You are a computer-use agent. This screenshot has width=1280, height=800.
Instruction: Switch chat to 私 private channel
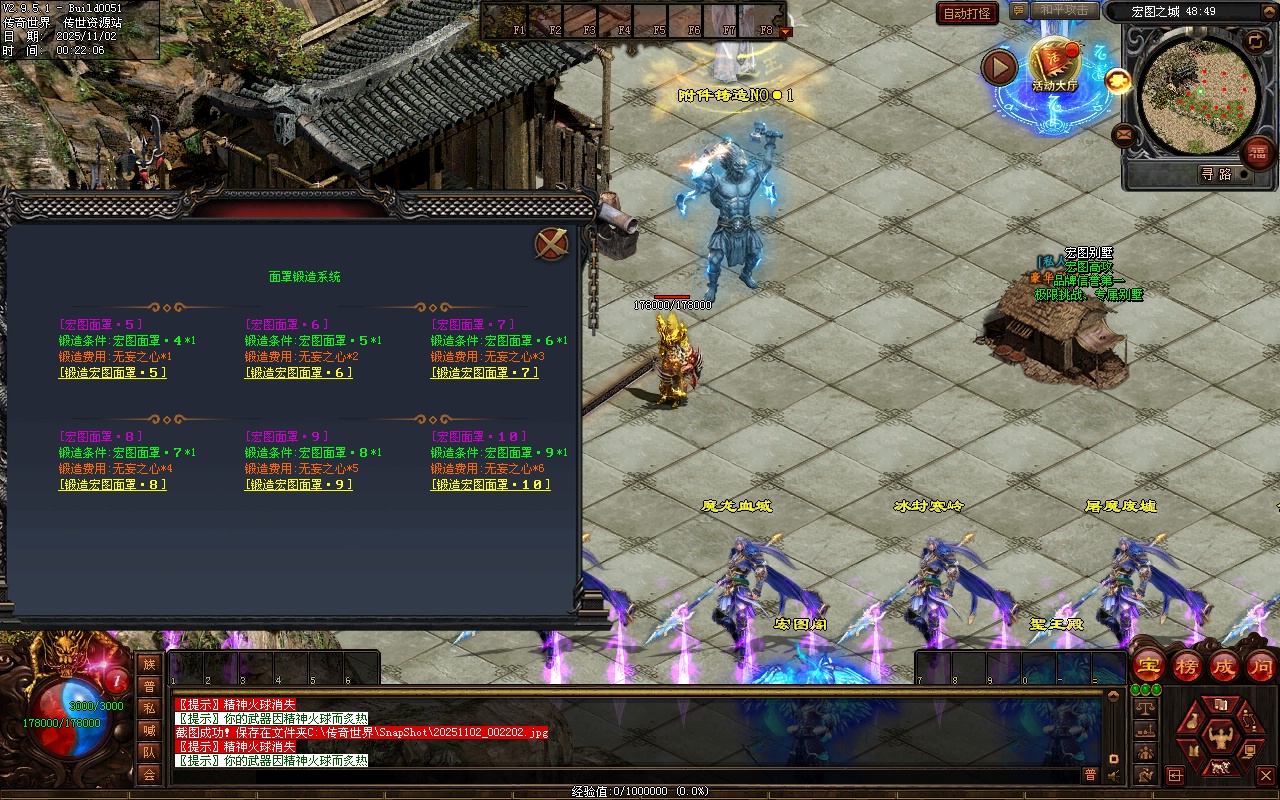149,708
